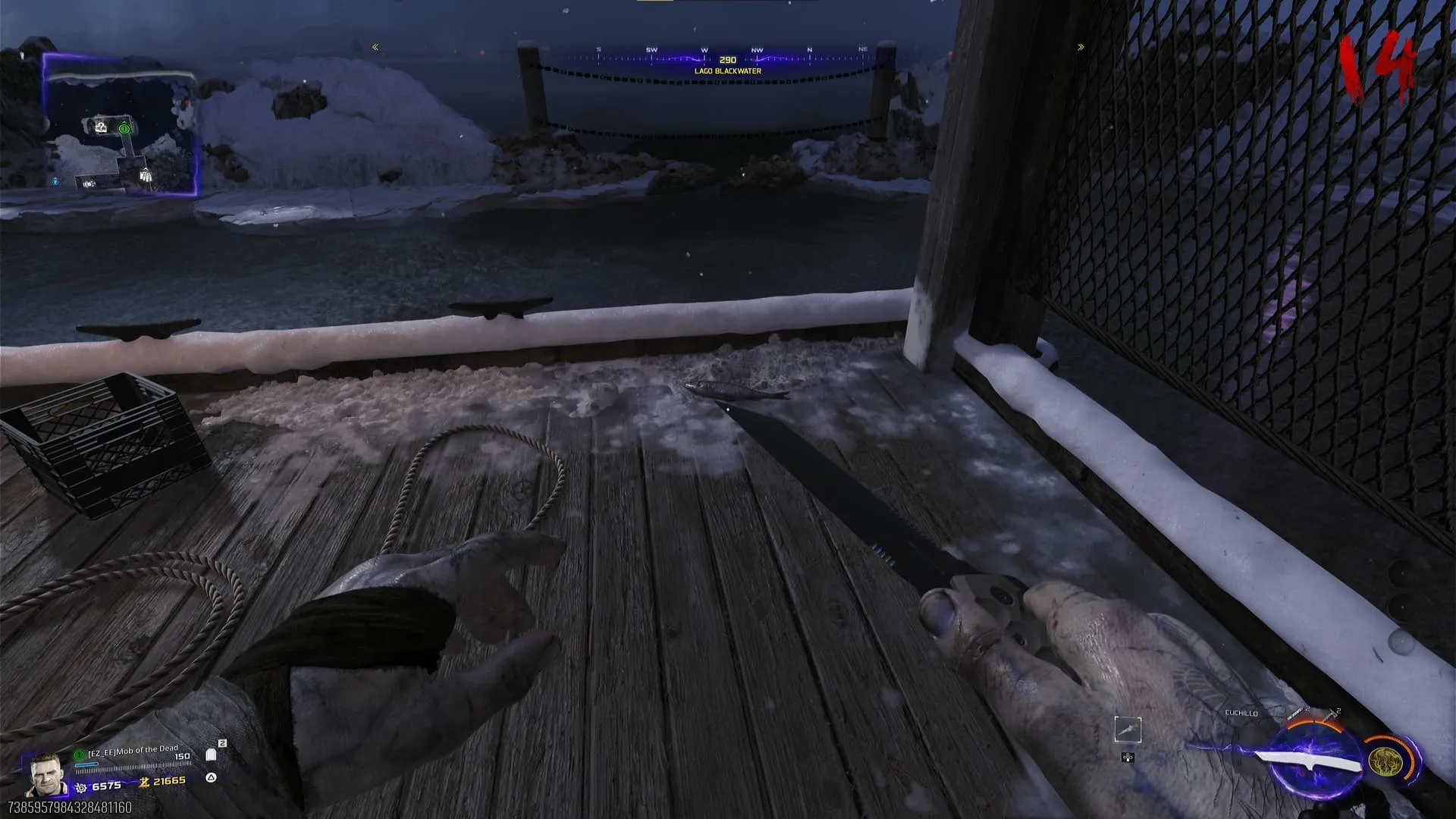Click the mystery box marker on minimap

102,127
